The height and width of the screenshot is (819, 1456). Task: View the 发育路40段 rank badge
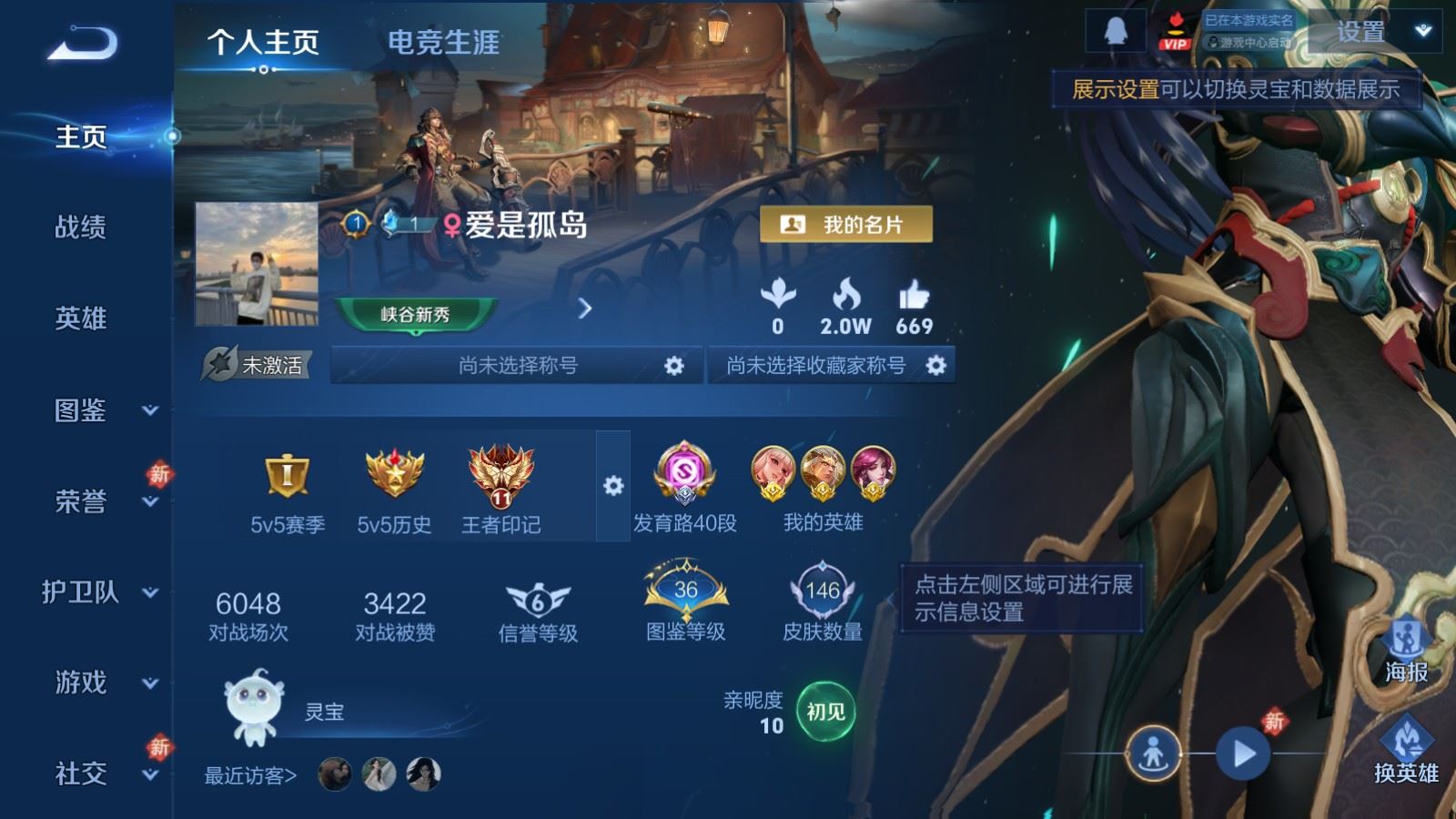pos(684,476)
